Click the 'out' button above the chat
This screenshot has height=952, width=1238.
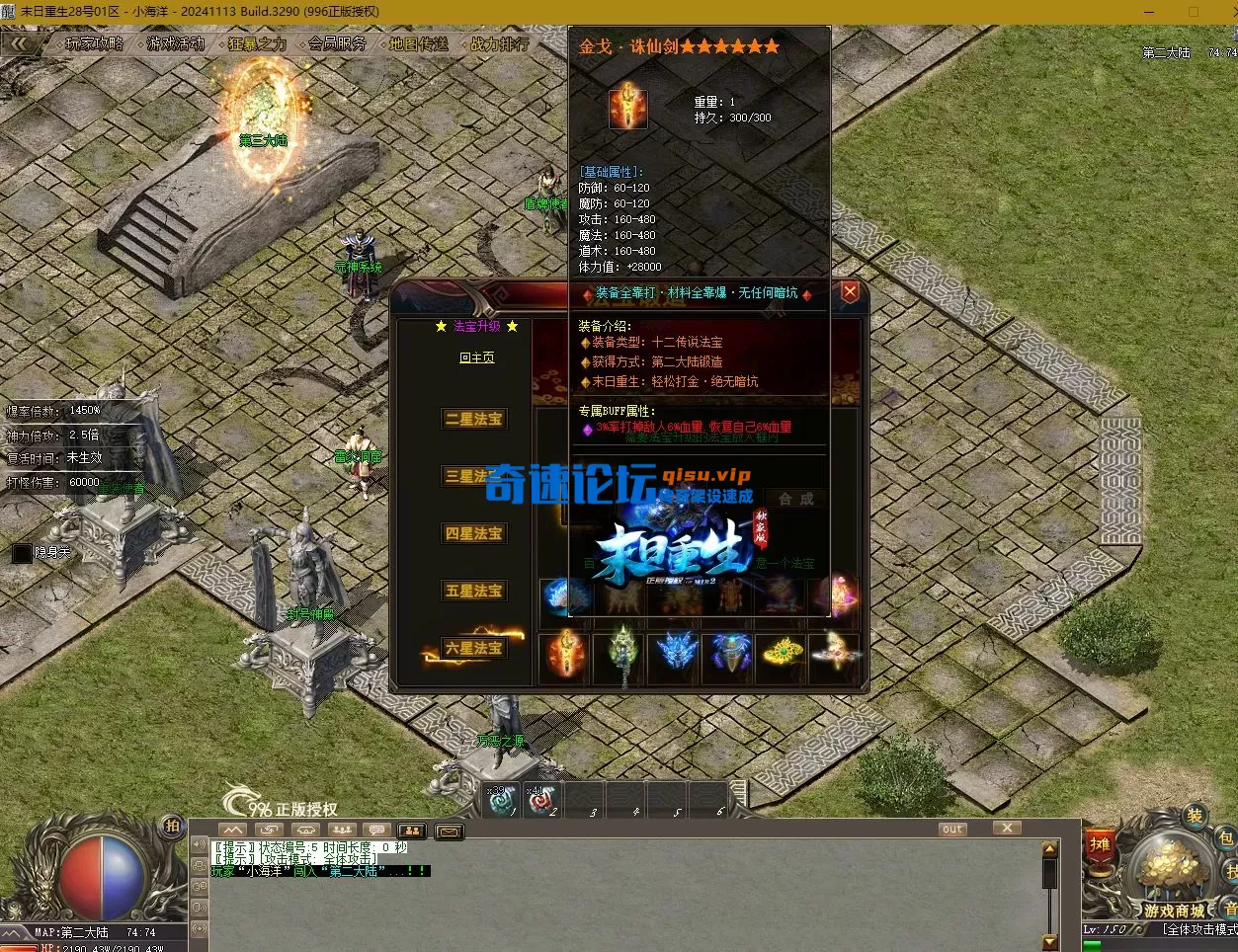(951, 829)
